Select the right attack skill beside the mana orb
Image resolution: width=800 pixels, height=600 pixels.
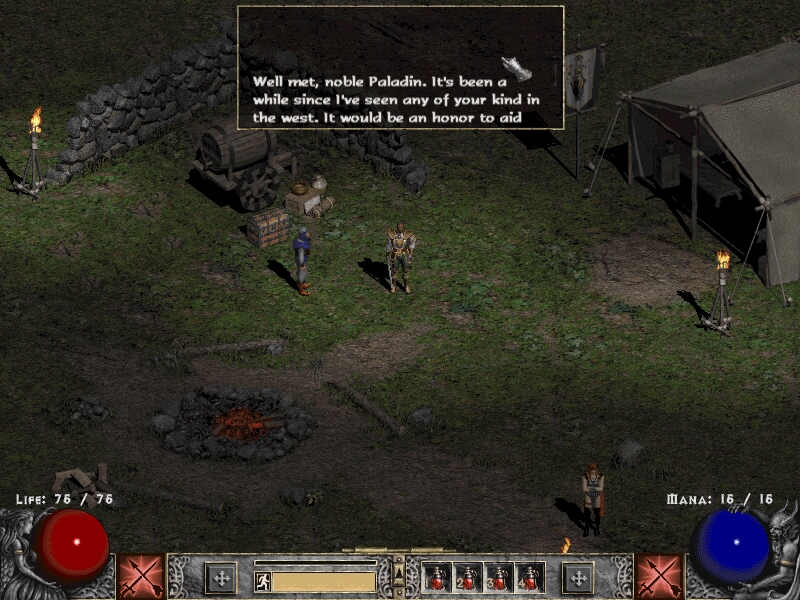pos(659,576)
